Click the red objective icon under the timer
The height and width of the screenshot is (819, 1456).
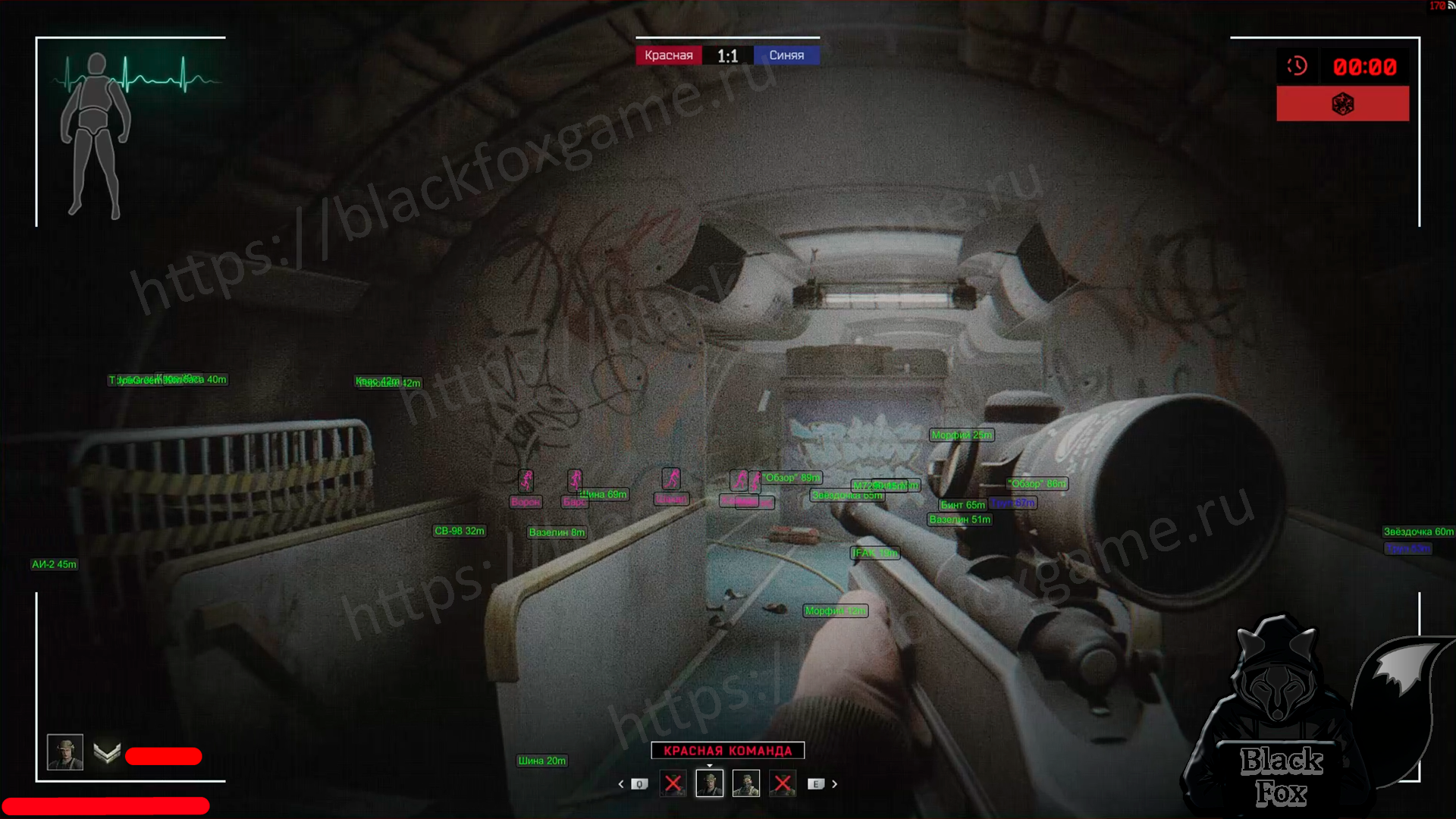pos(1342,104)
